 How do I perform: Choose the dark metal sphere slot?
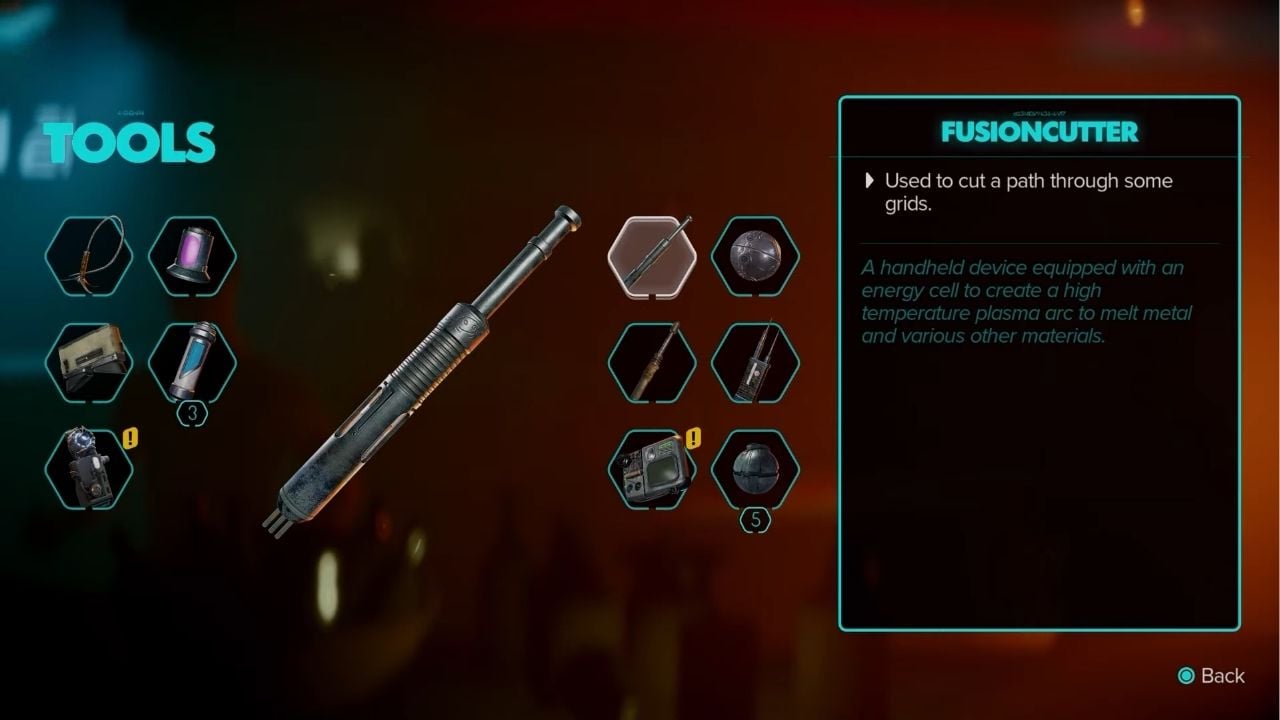click(x=755, y=256)
